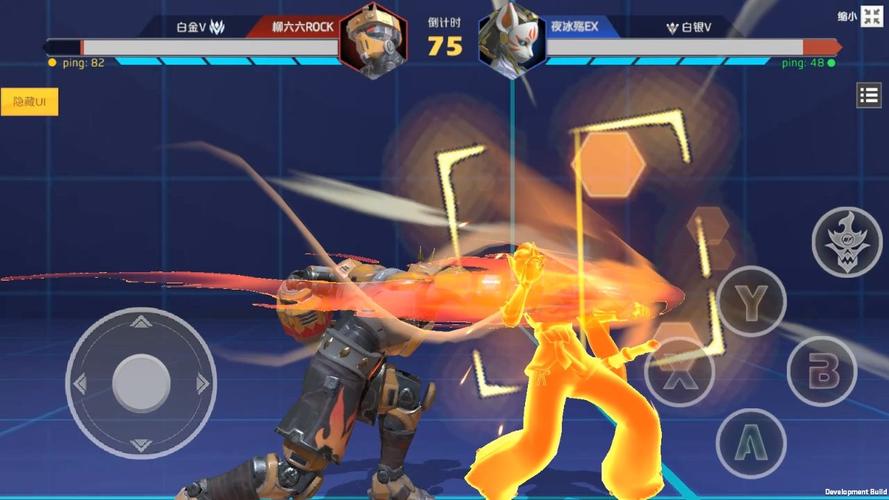889x500 pixels.
Task: Select the fox mask fighter portrait
Action: point(511,41)
